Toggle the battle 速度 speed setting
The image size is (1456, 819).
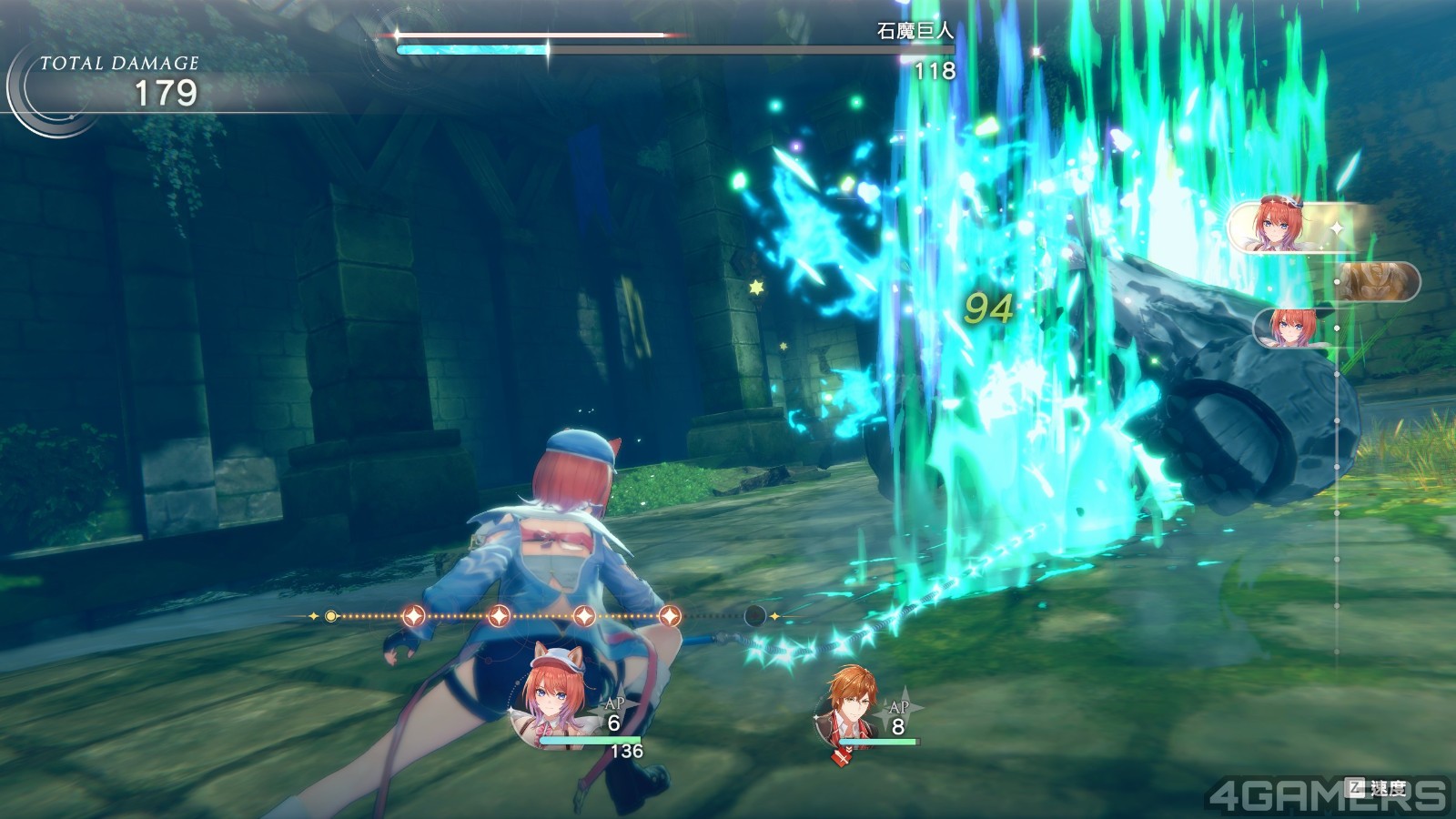1380,788
